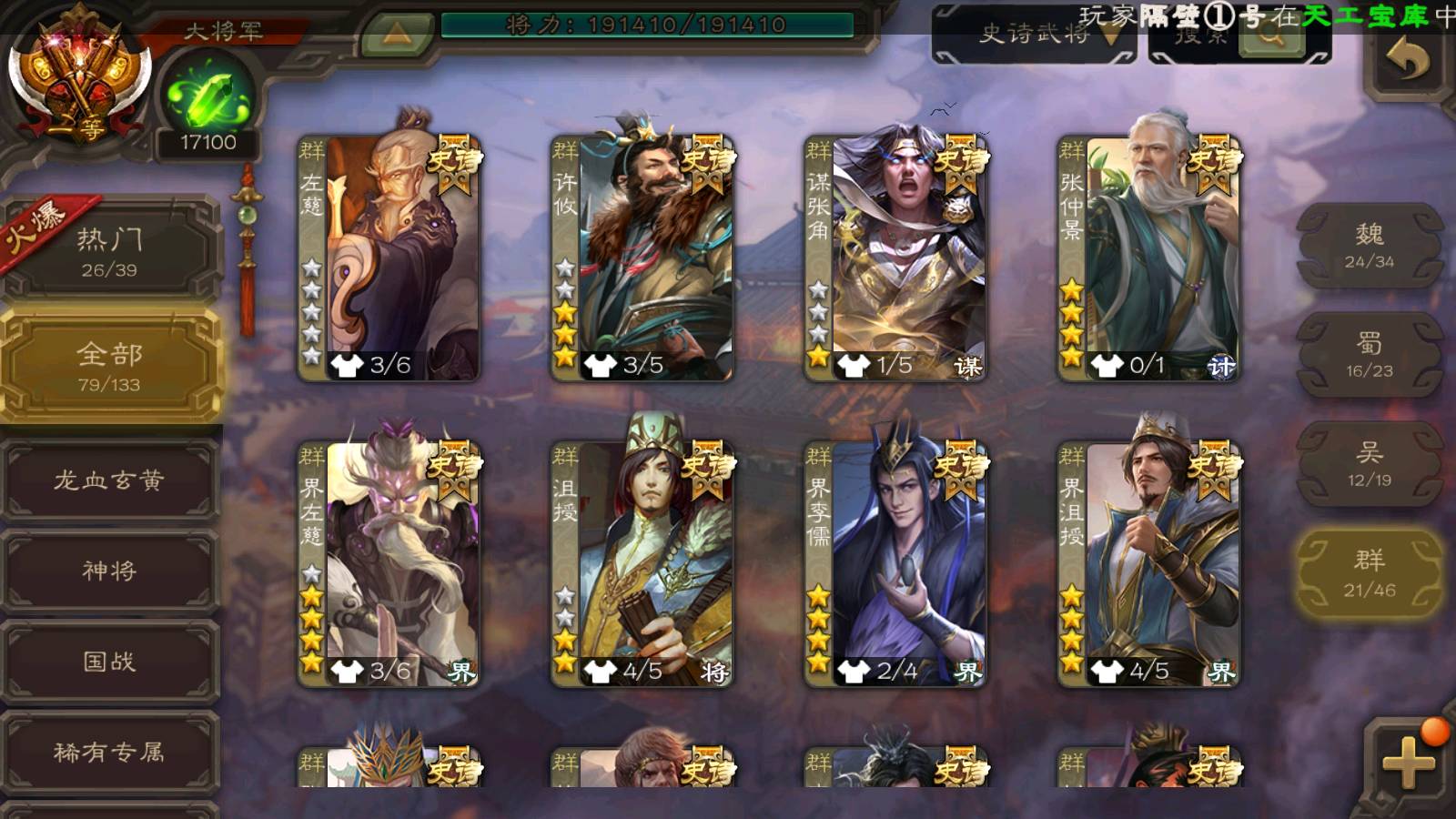View the 界左慈 hero card

click(389, 564)
